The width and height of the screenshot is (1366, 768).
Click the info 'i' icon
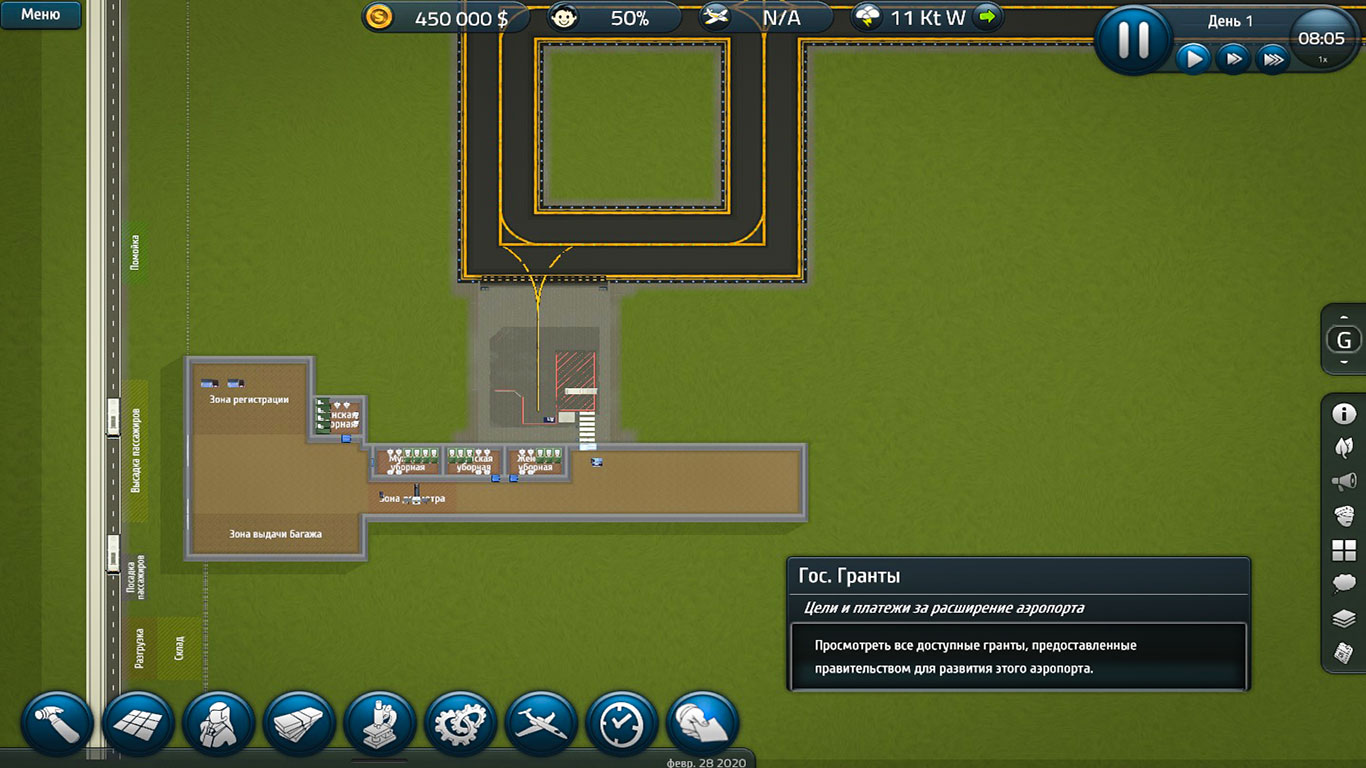[x=1344, y=414]
